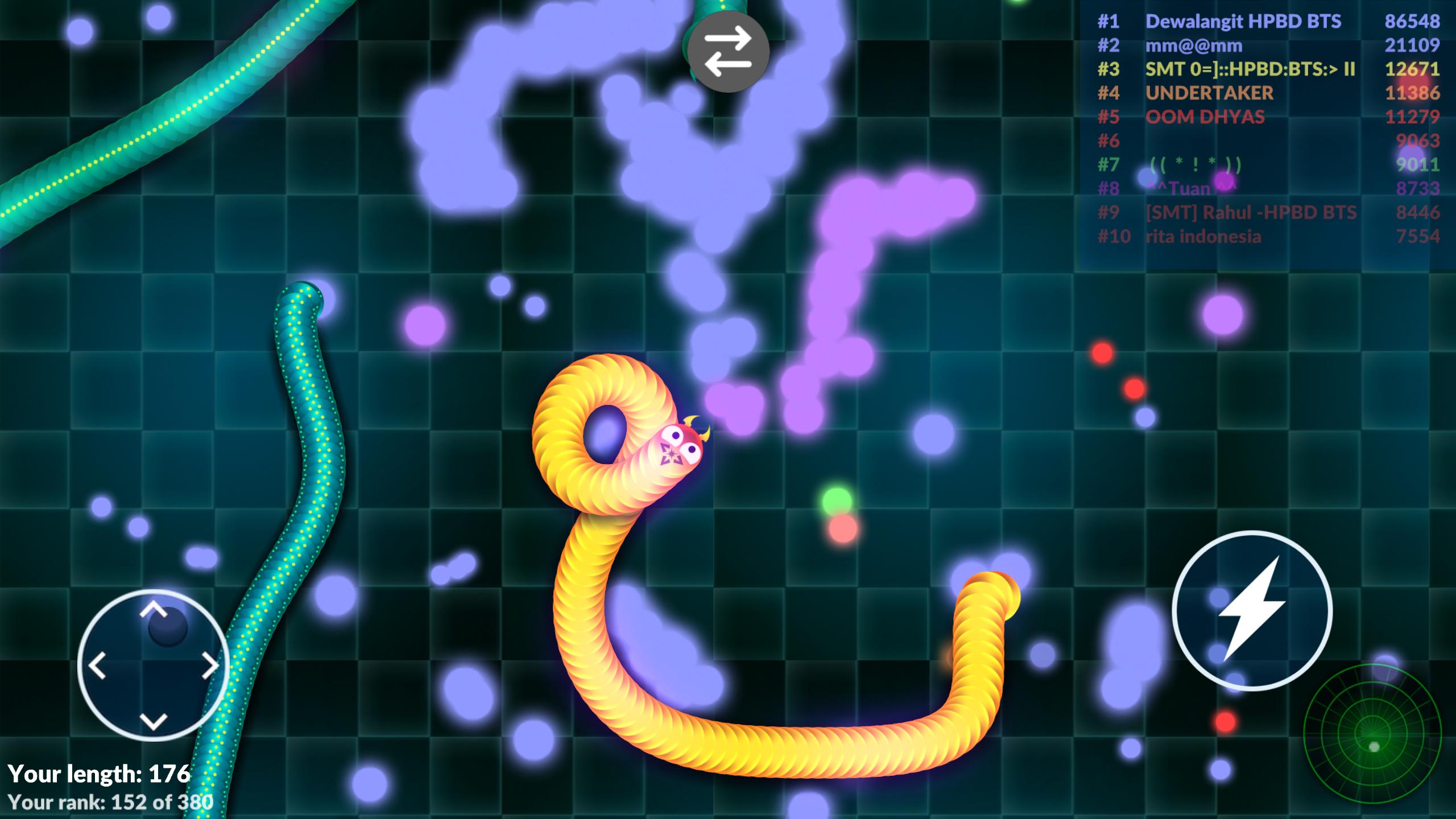Click the #2 mm@@mm leaderboard row

point(1194,47)
